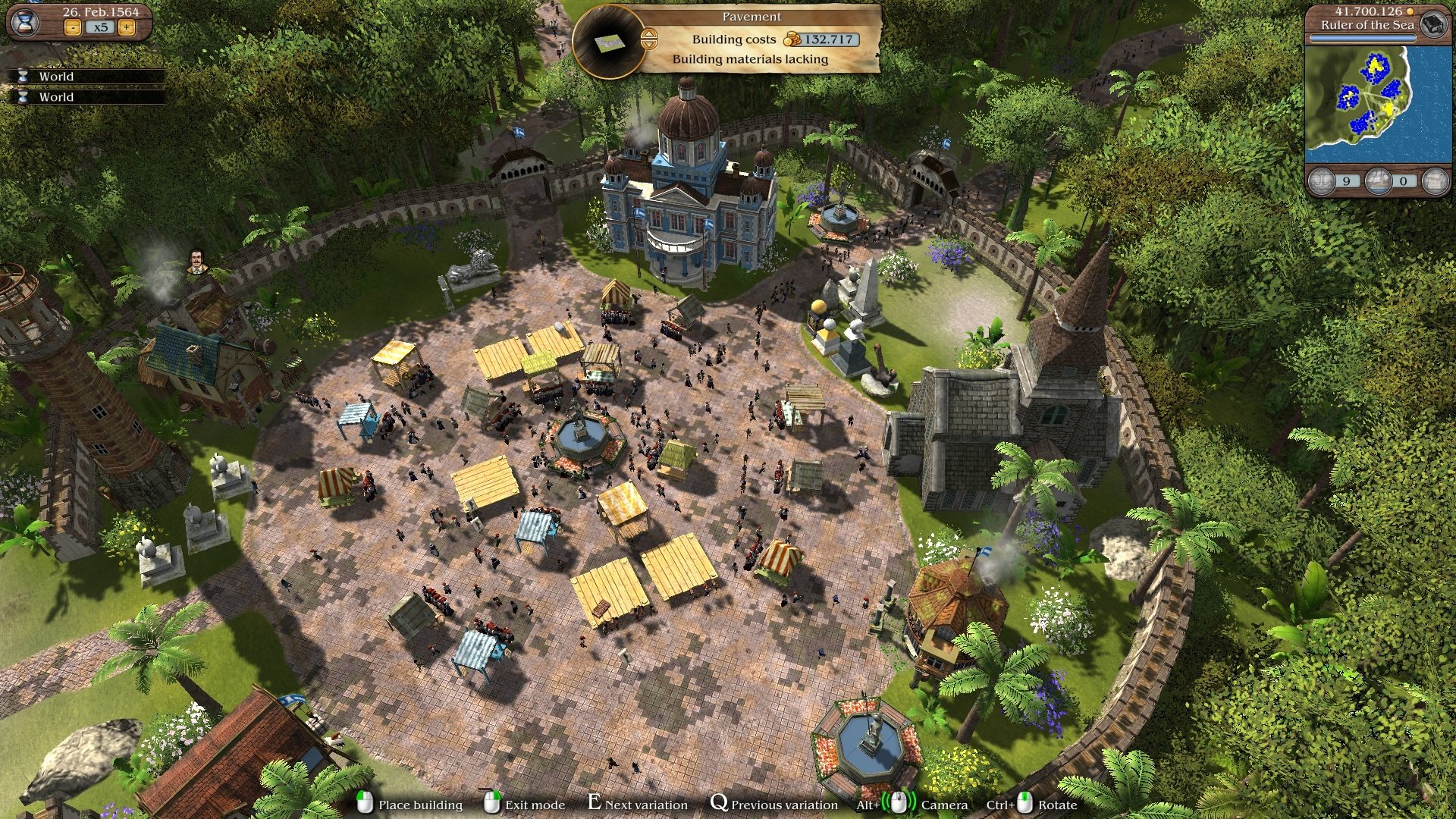Click the ship icon below the minimap
Image resolution: width=1456 pixels, height=819 pixels.
1377,180
